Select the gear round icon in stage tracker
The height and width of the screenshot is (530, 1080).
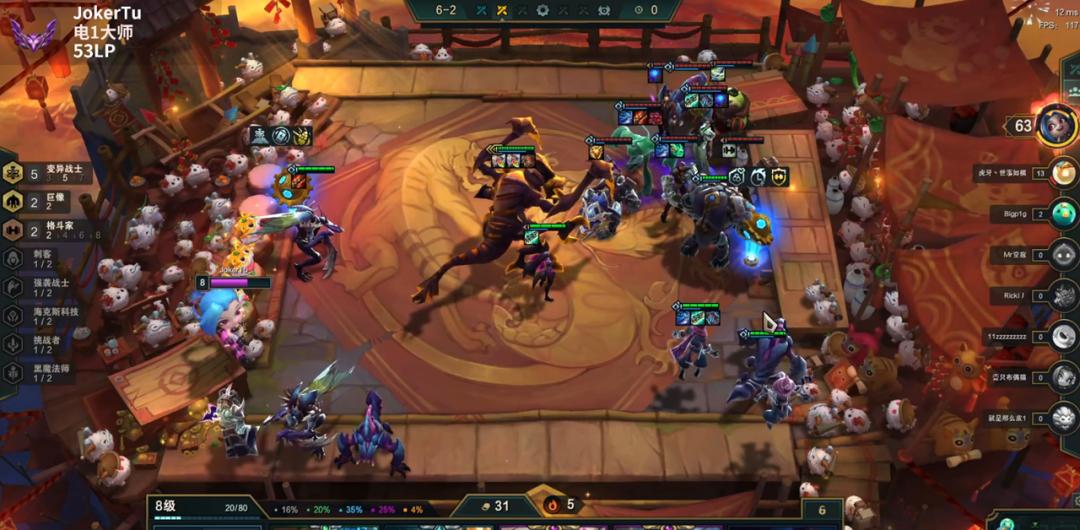click(543, 10)
